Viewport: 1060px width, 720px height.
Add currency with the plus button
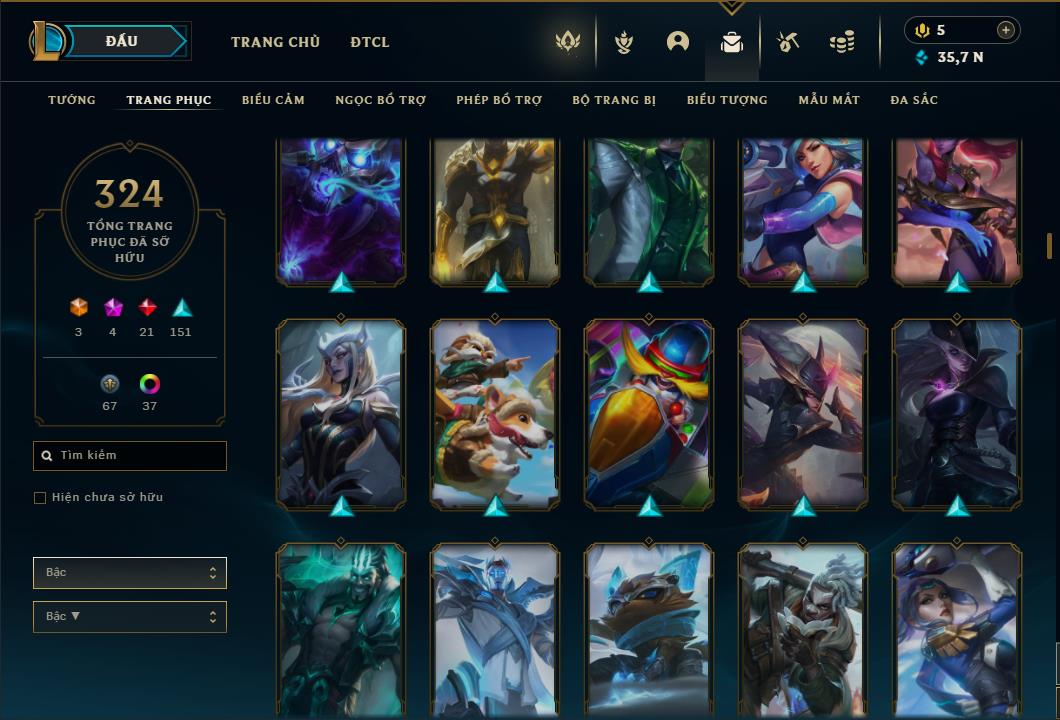pos(1006,30)
